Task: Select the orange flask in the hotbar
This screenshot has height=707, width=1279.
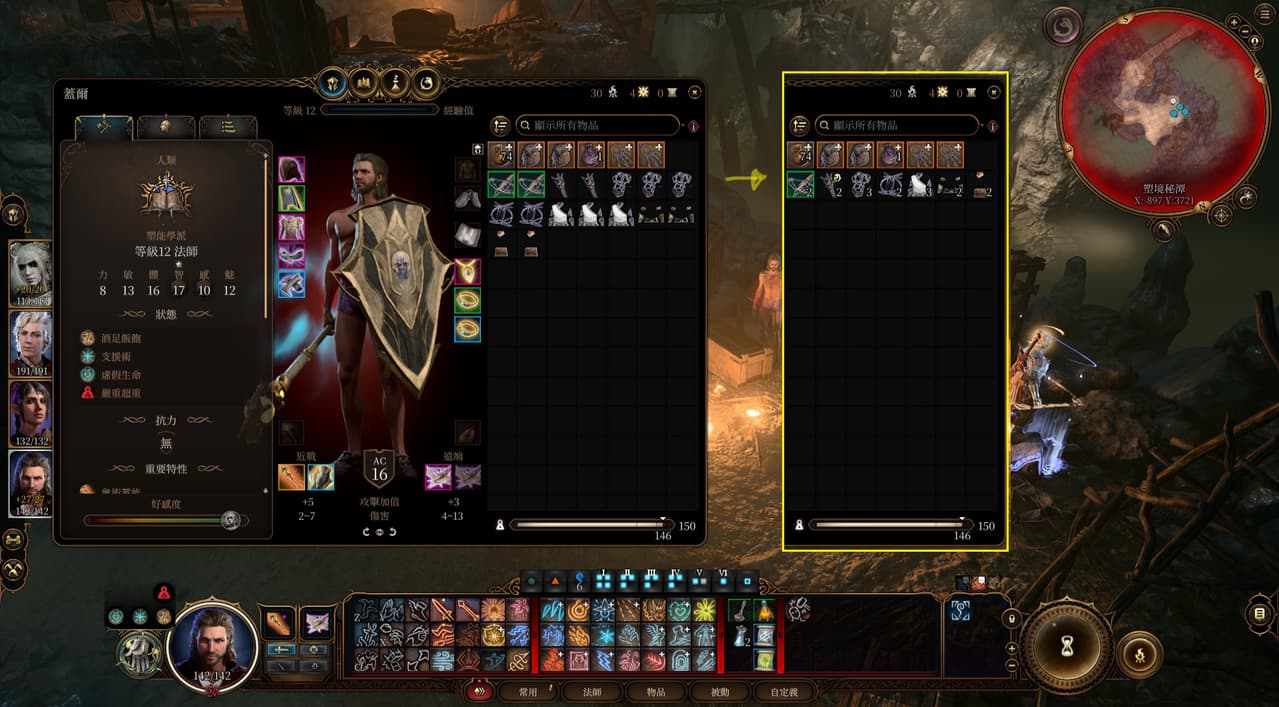Action: click(765, 610)
